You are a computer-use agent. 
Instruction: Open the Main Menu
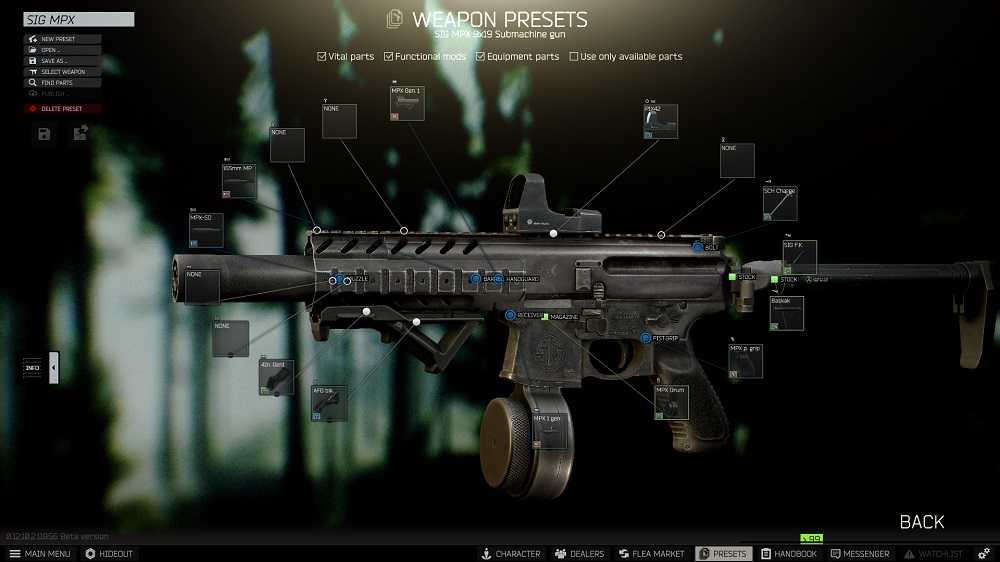tap(40, 554)
